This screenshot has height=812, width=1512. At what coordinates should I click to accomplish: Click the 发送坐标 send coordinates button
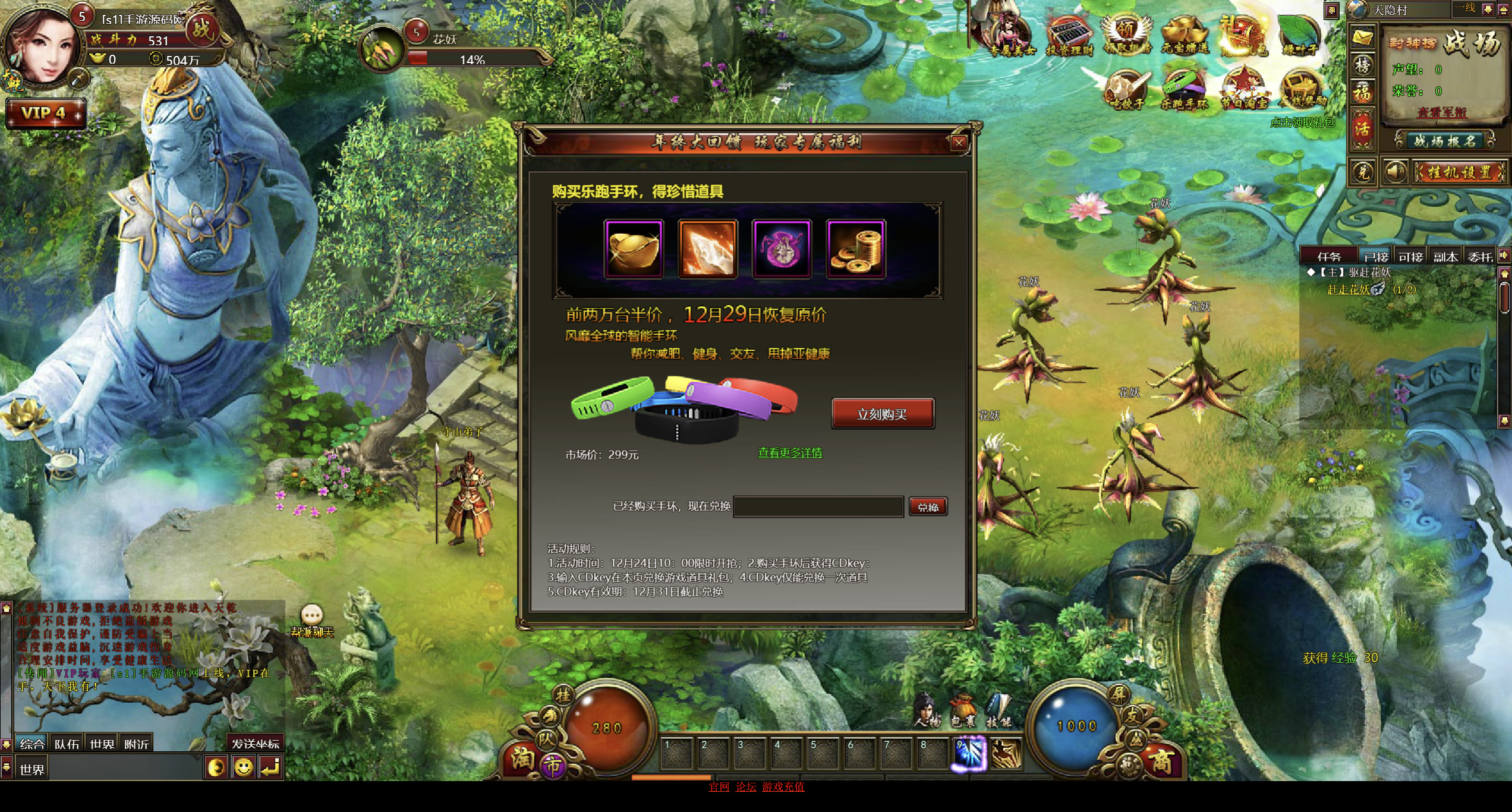tap(255, 744)
